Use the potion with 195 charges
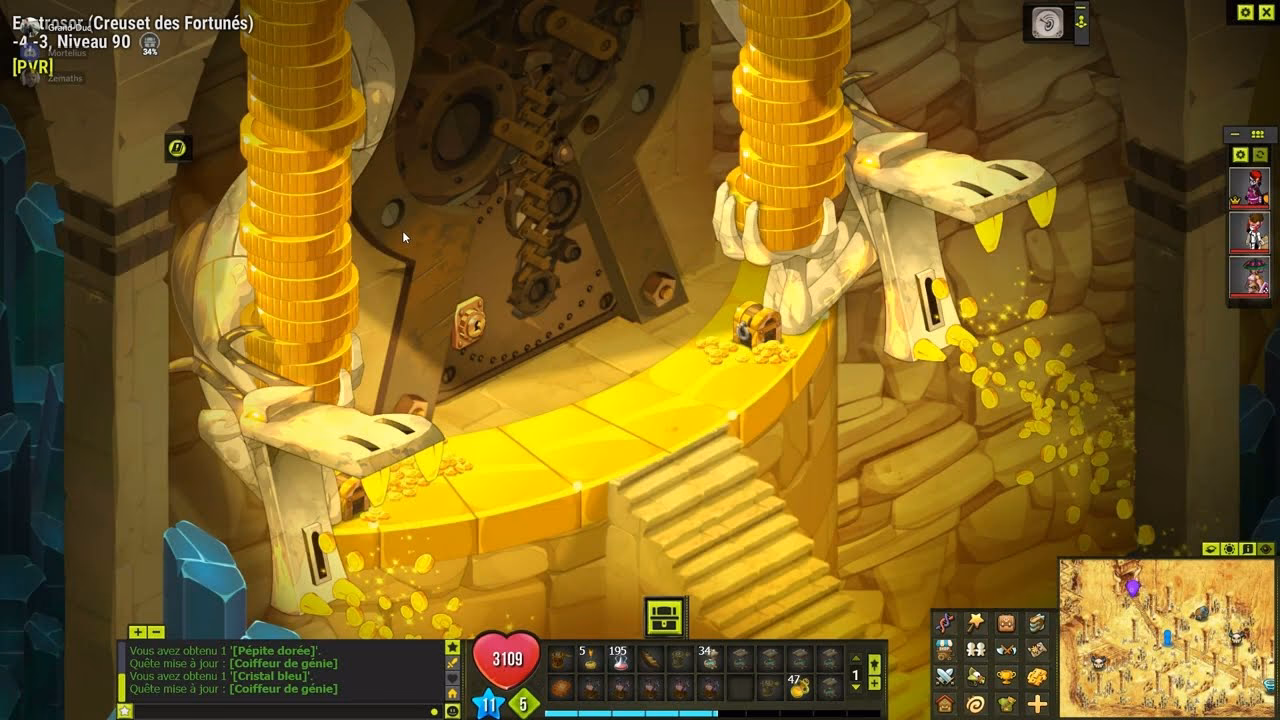This screenshot has width=1280, height=720. (x=619, y=659)
